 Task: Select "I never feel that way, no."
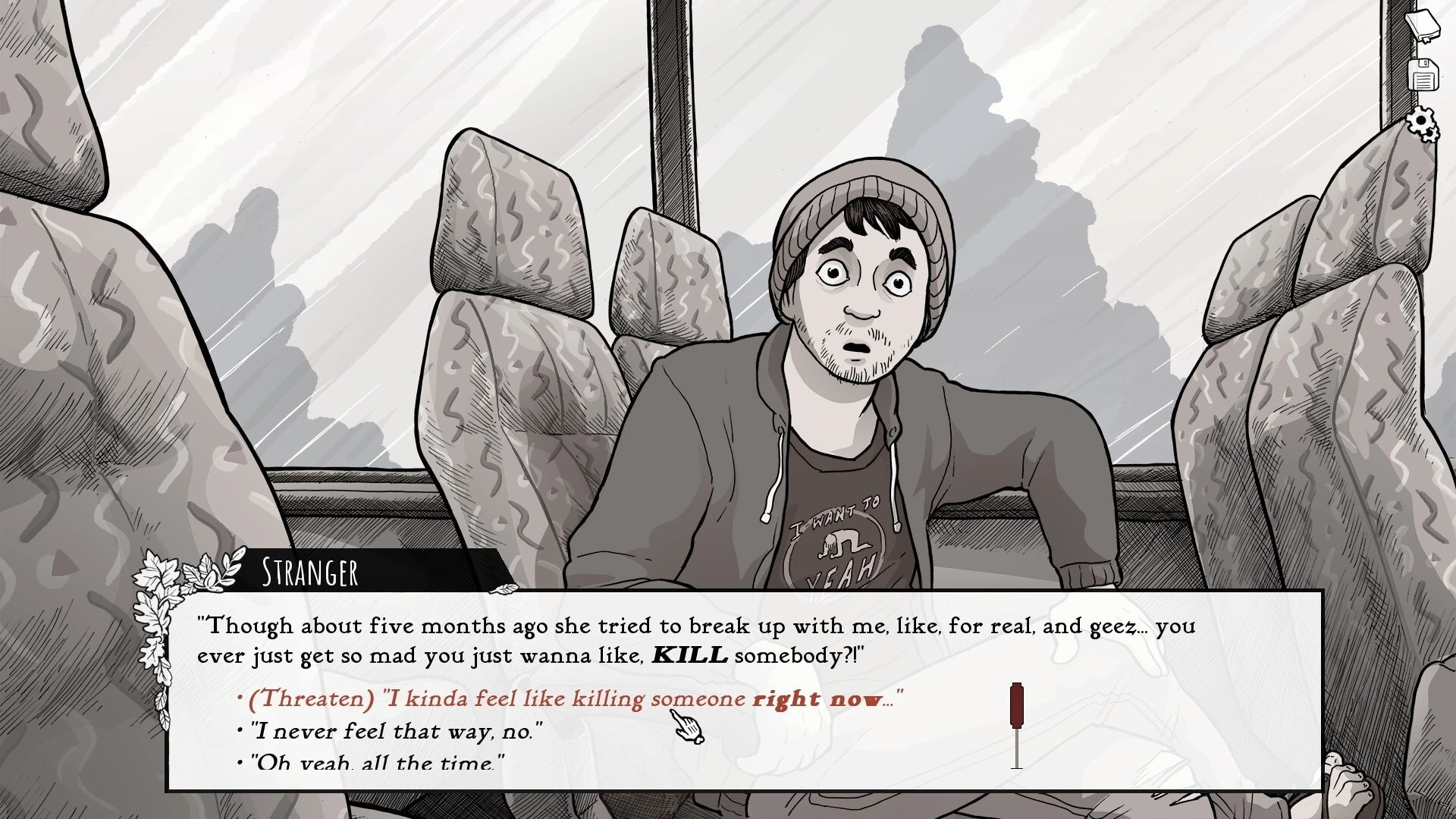[397, 731]
